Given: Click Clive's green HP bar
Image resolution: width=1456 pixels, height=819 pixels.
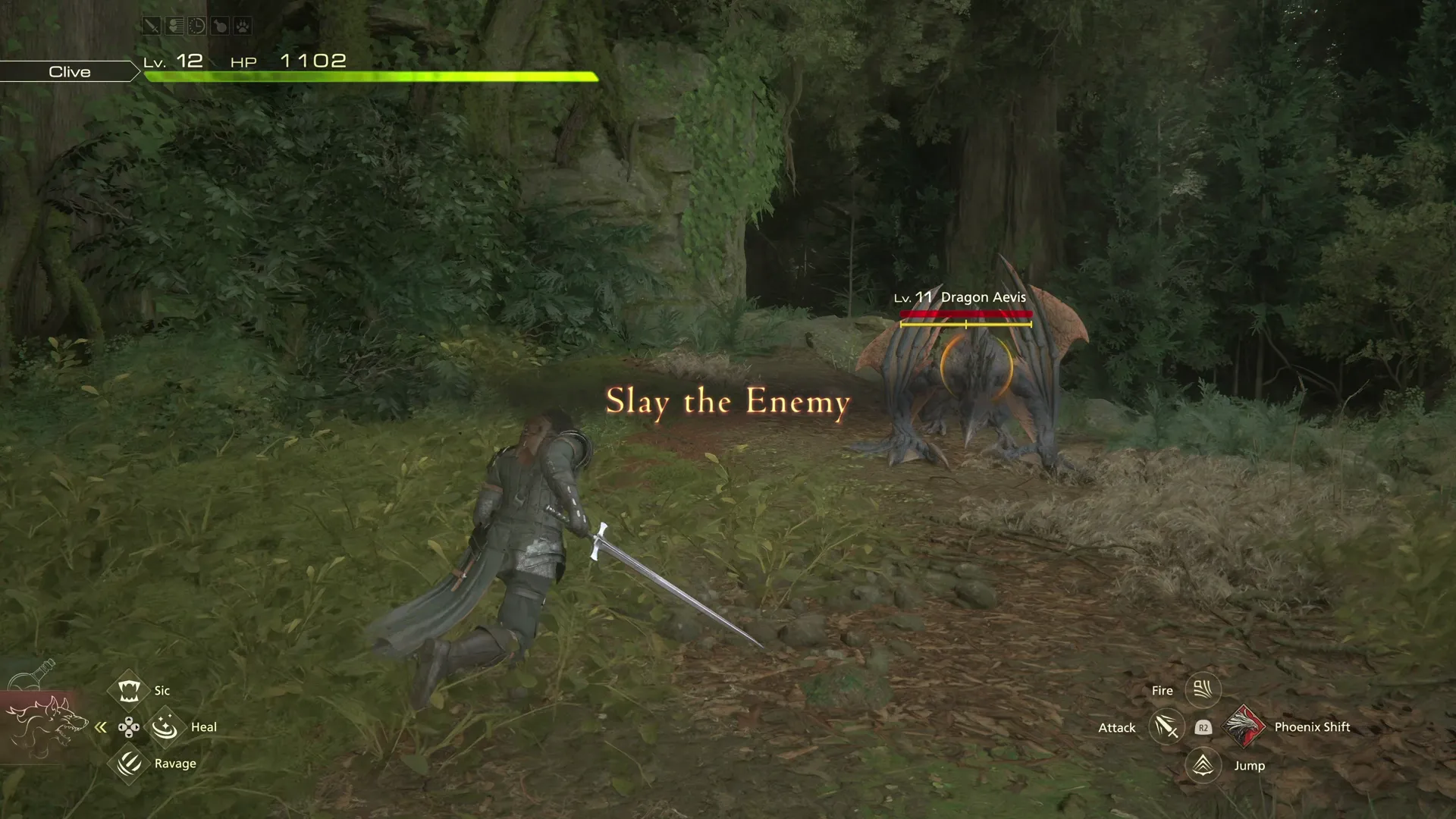Looking at the screenshot, I should pos(372,77).
